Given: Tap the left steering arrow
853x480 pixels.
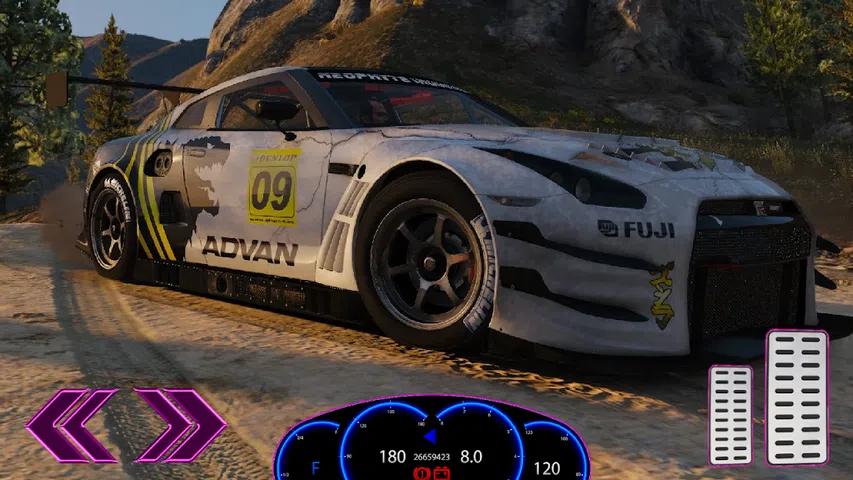Looking at the screenshot, I should pyautogui.click(x=71, y=426).
